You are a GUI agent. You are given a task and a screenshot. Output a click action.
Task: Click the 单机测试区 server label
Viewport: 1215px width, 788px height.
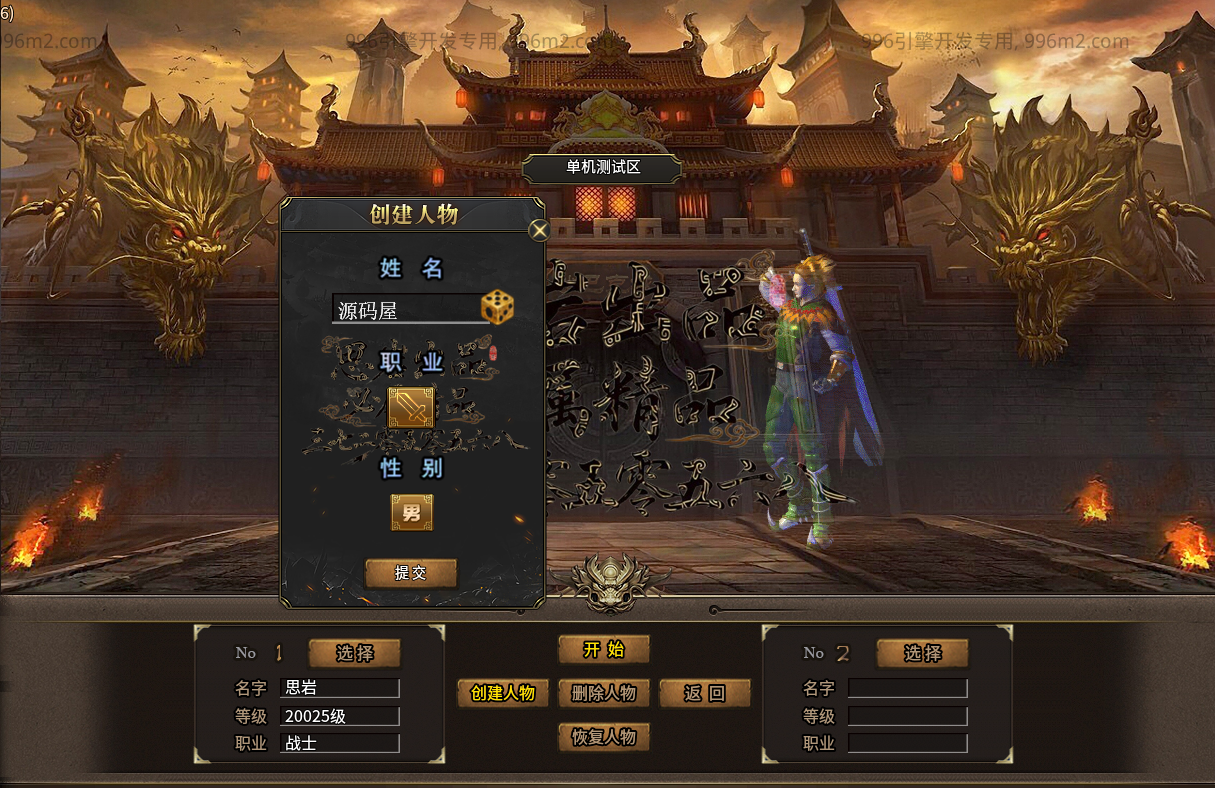point(603,168)
